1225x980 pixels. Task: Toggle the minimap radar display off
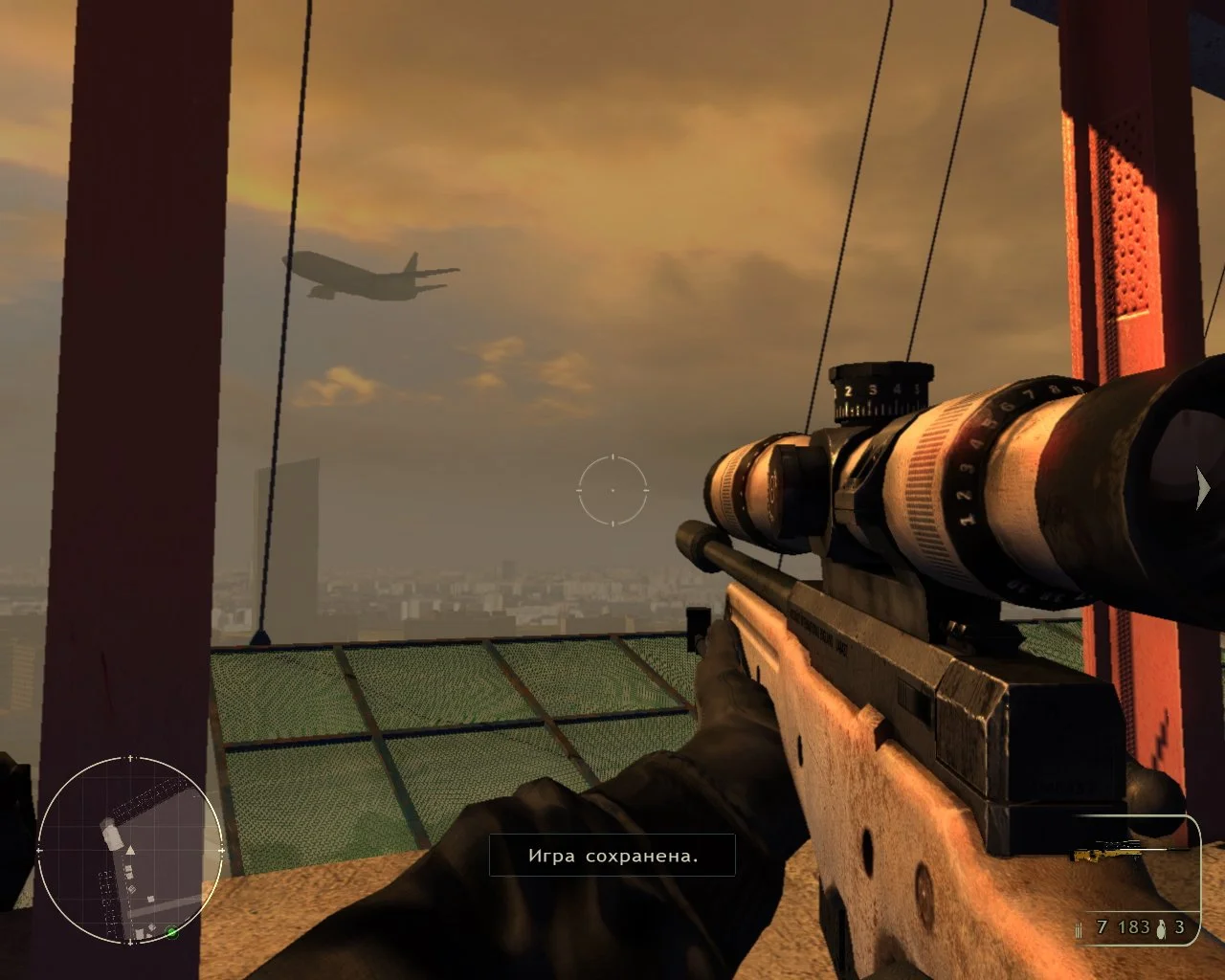(129, 852)
